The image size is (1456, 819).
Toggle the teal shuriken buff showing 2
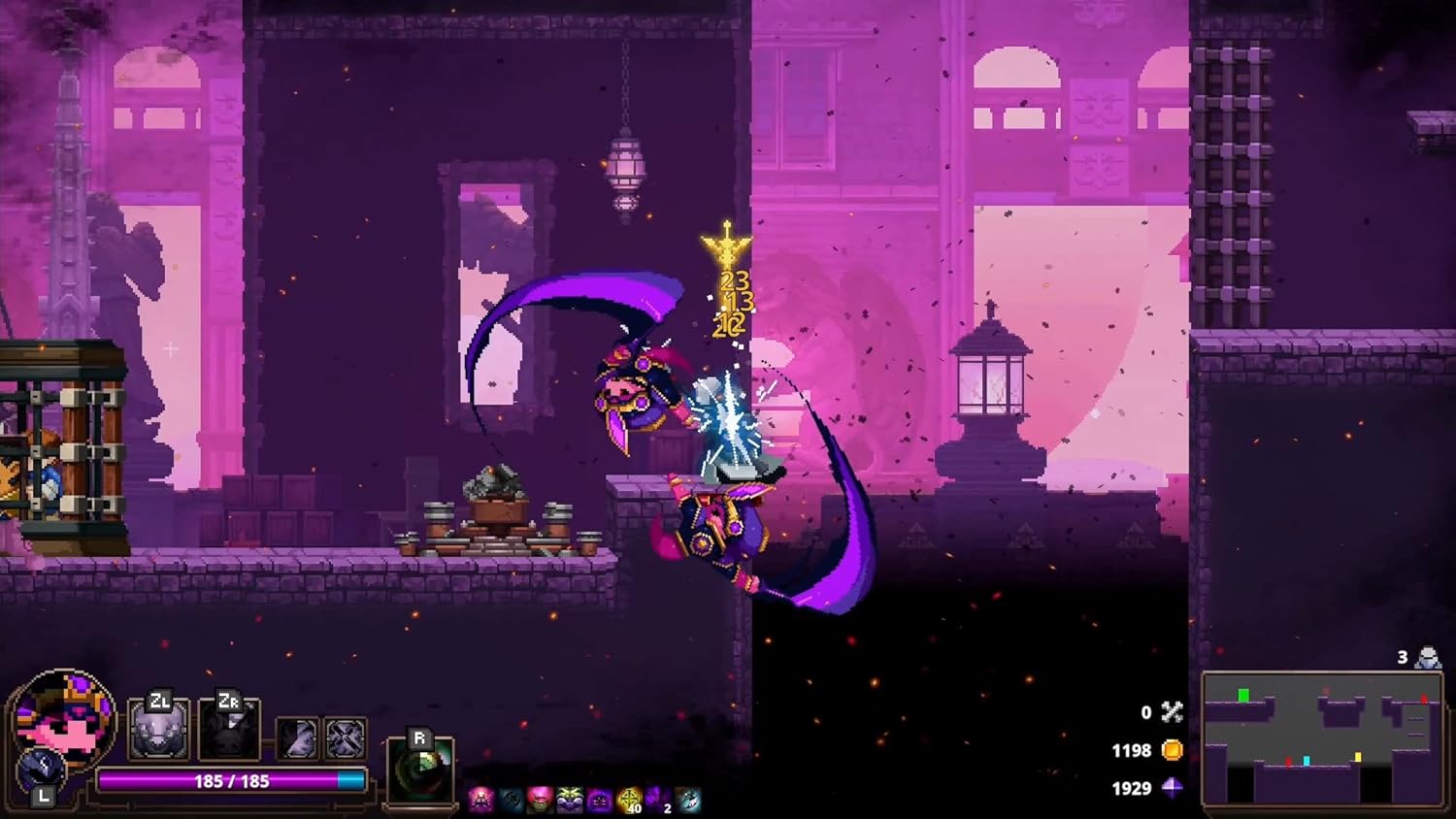687,799
